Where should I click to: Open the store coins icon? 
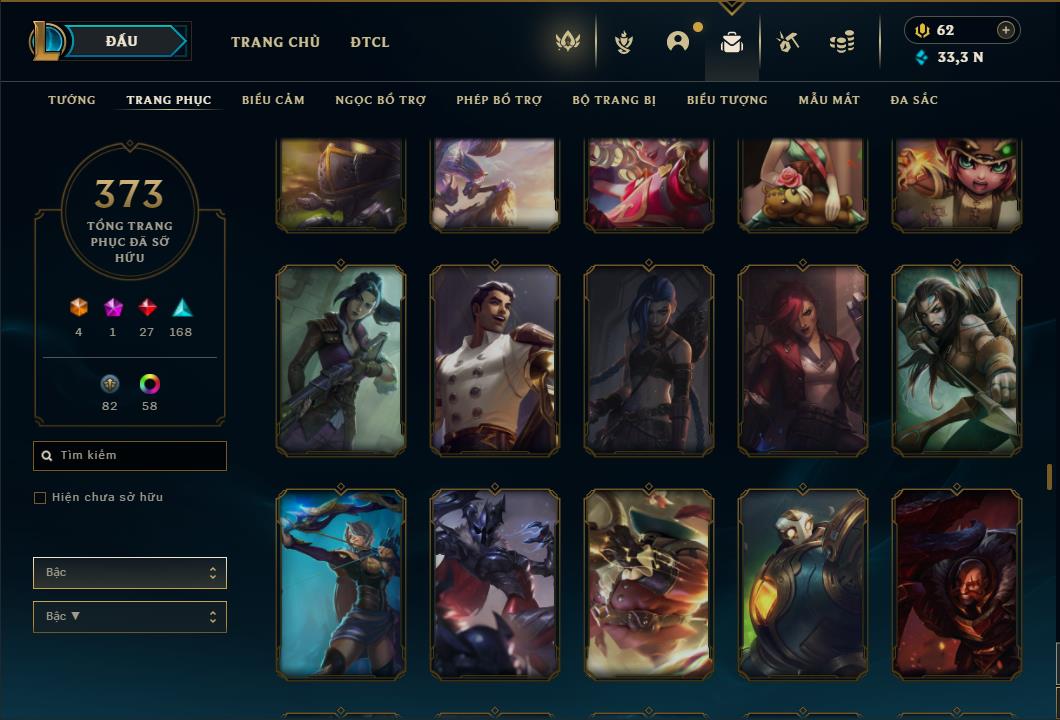[842, 42]
